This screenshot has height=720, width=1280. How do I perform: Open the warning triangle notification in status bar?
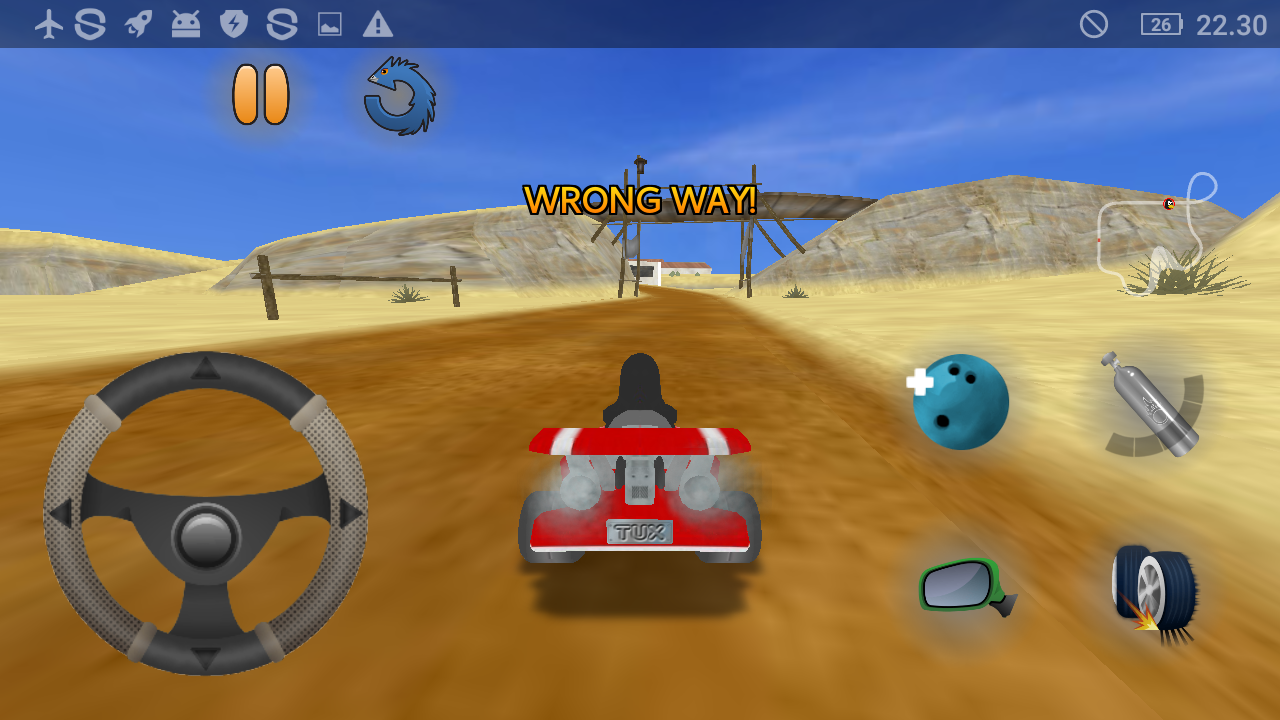[377, 24]
